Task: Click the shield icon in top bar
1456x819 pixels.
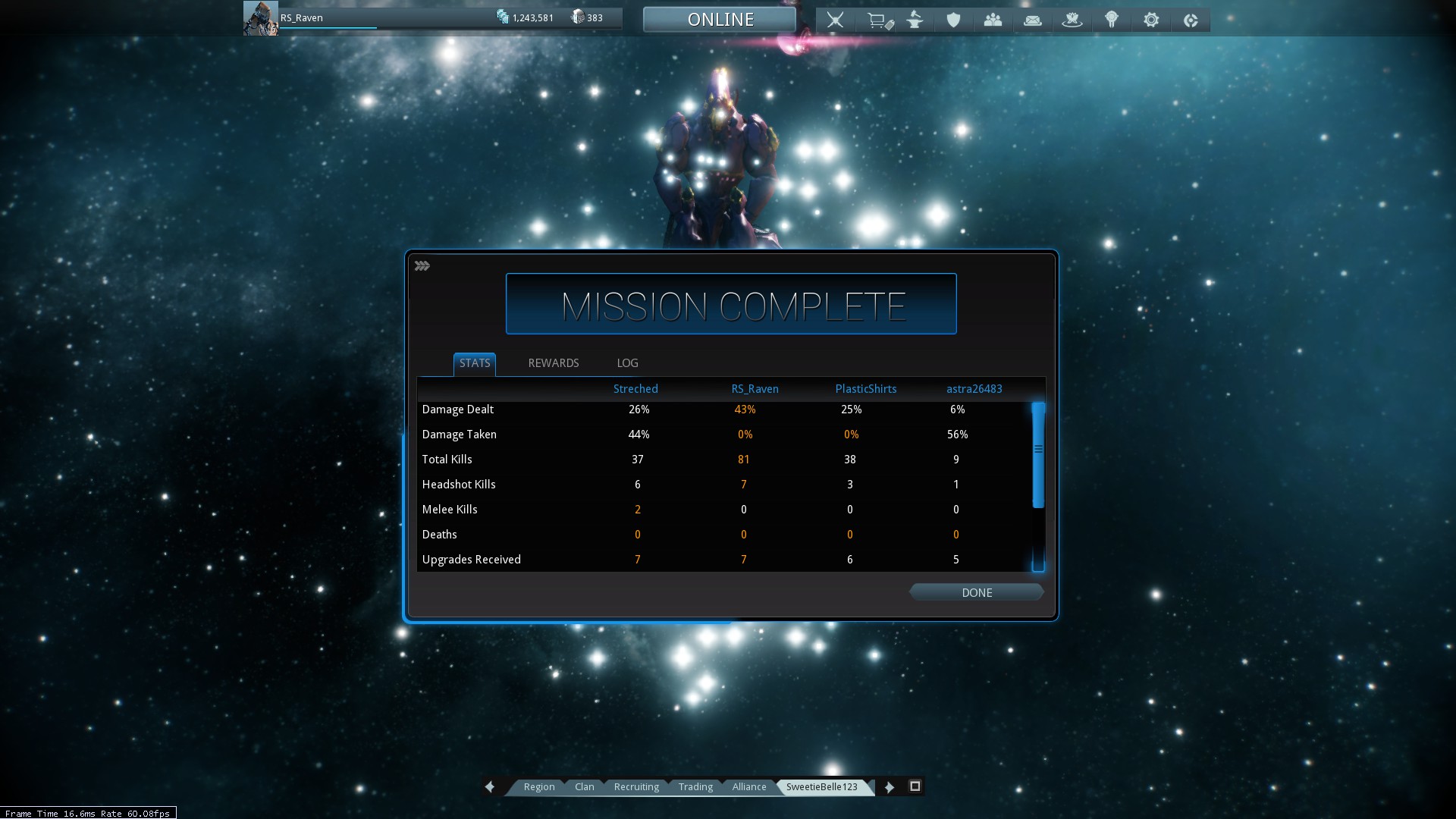Action: (x=953, y=20)
